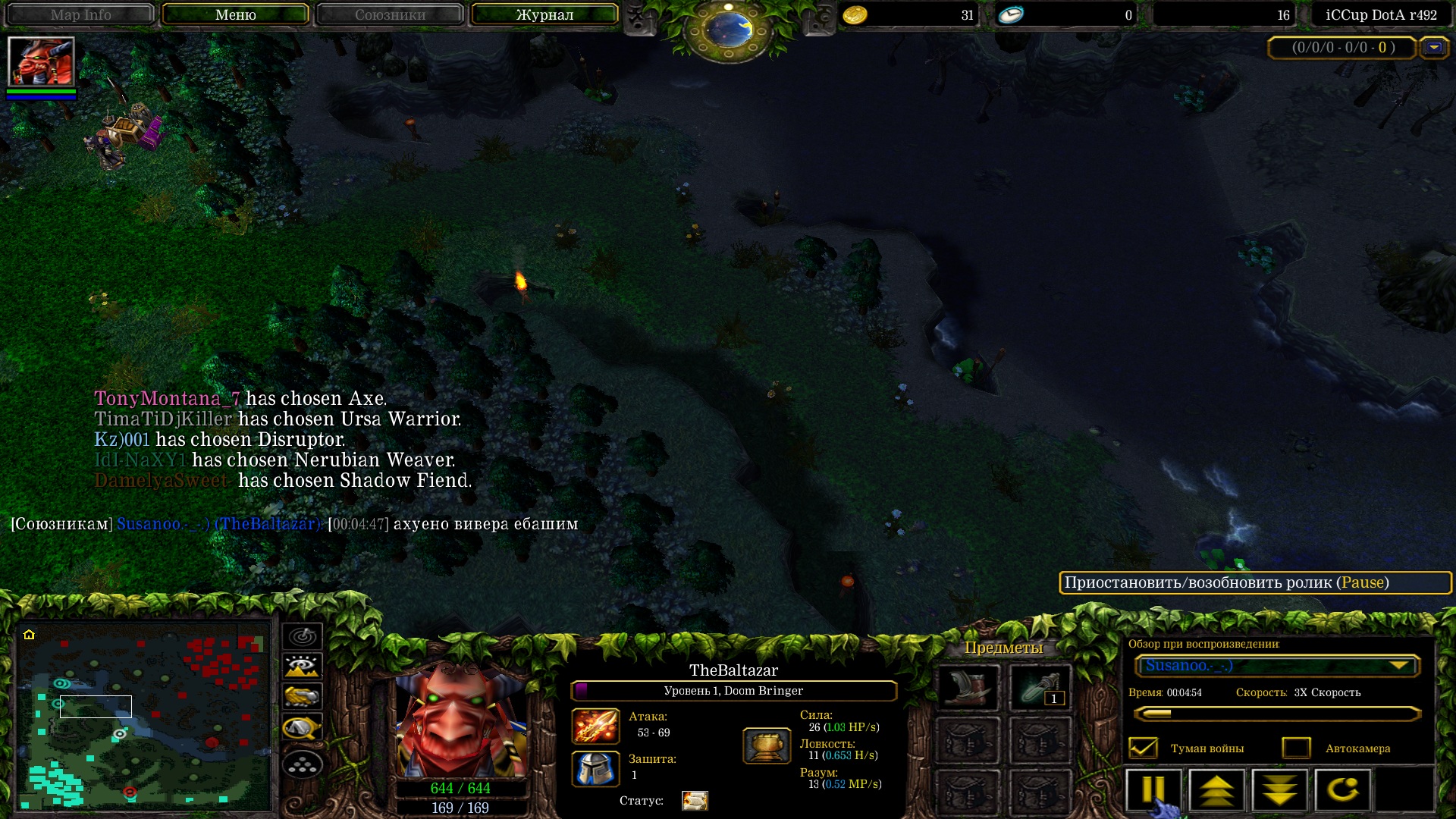Activate the minimap signal ping button
The image size is (1456, 819).
pos(303,636)
